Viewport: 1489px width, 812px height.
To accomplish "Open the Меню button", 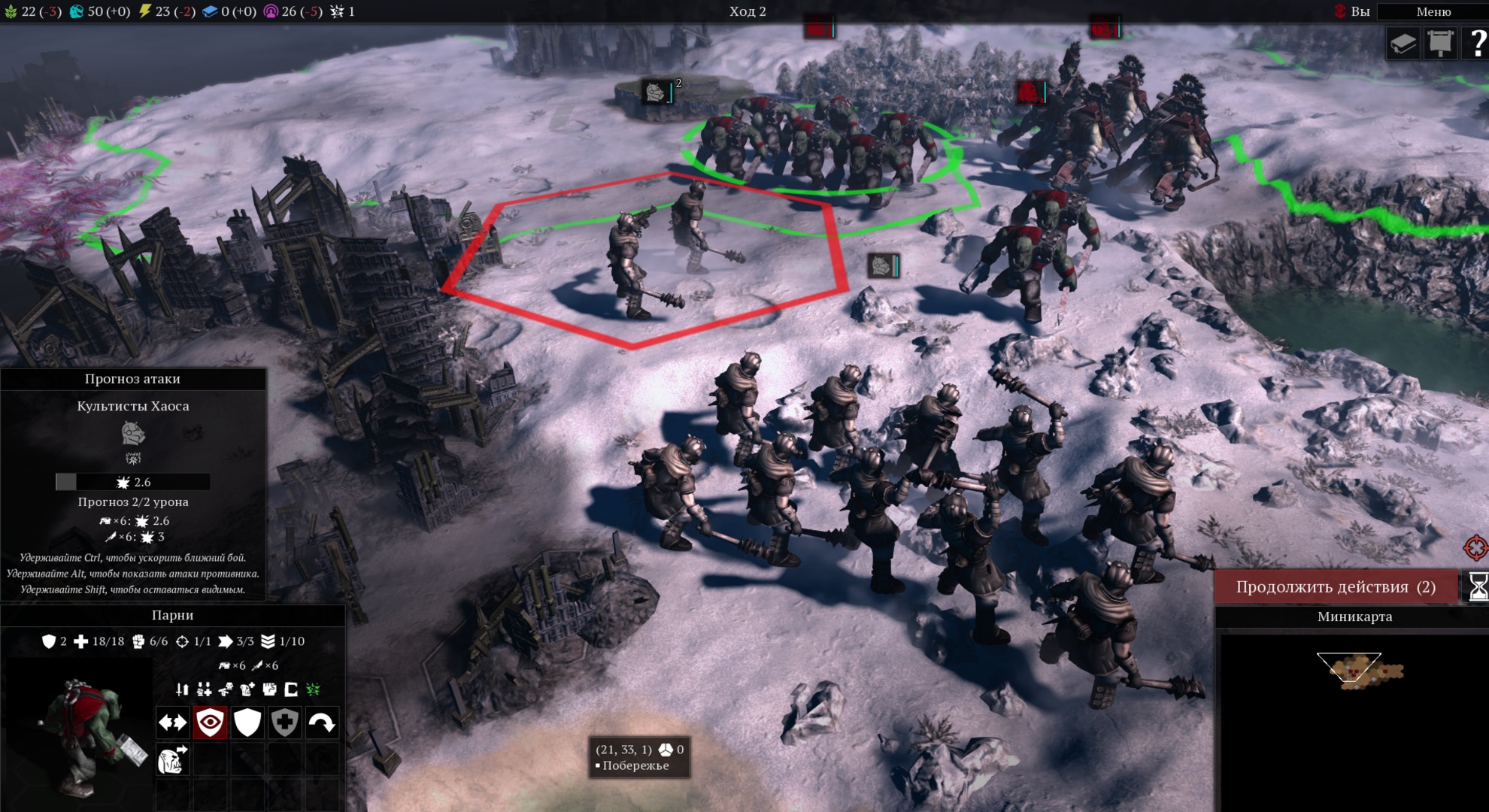I will point(1433,11).
